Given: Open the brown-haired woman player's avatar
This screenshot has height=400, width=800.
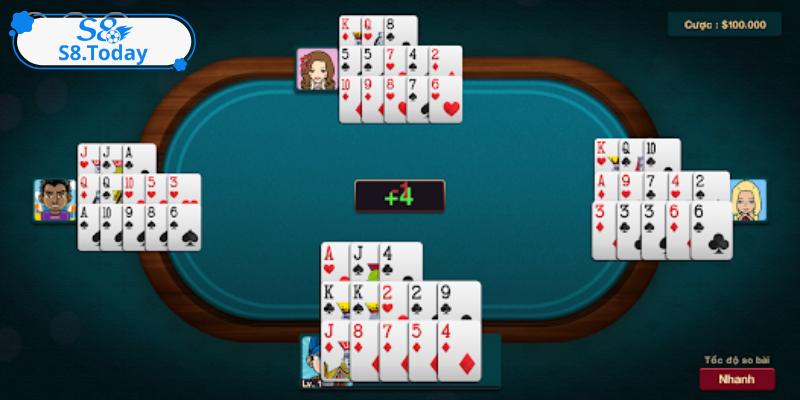Looking at the screenshot, I should [x=315, y=68].
